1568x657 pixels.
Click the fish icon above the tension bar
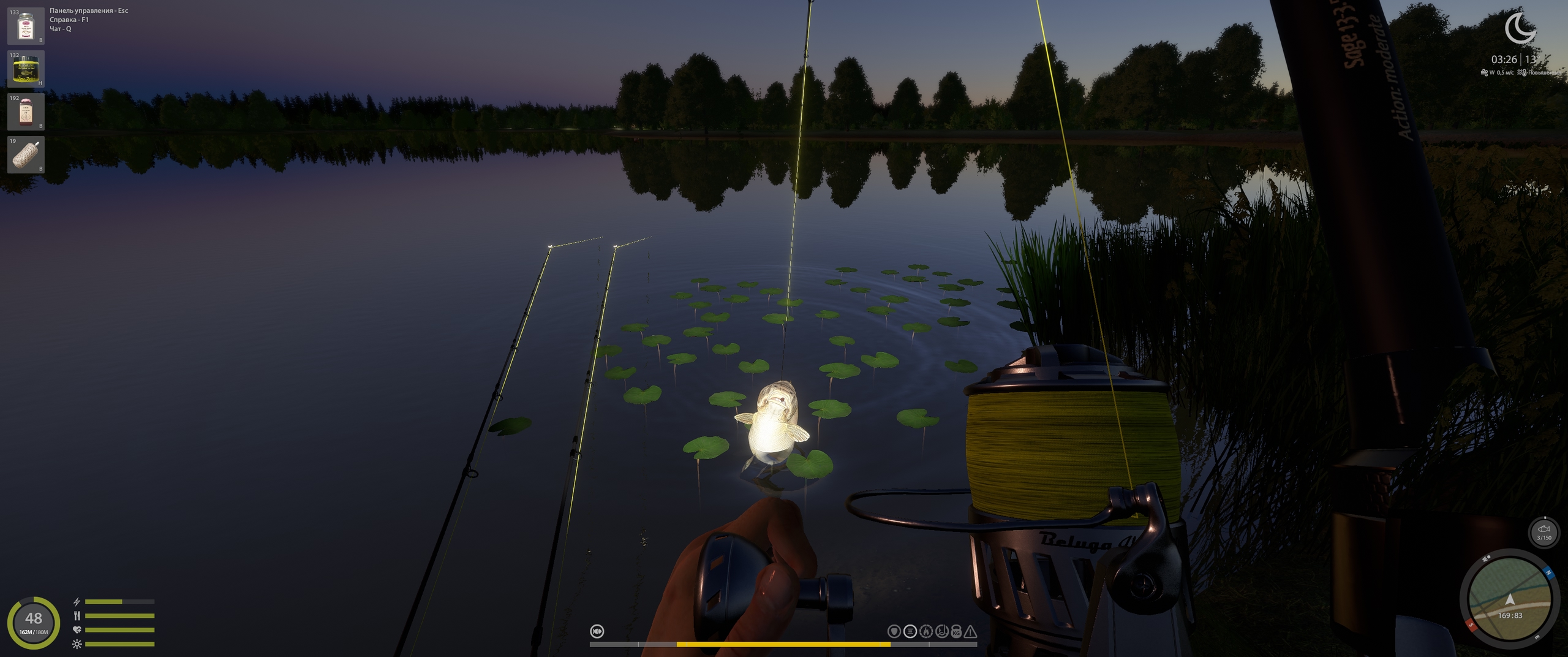pyautogui.click(x=597, y=631)
